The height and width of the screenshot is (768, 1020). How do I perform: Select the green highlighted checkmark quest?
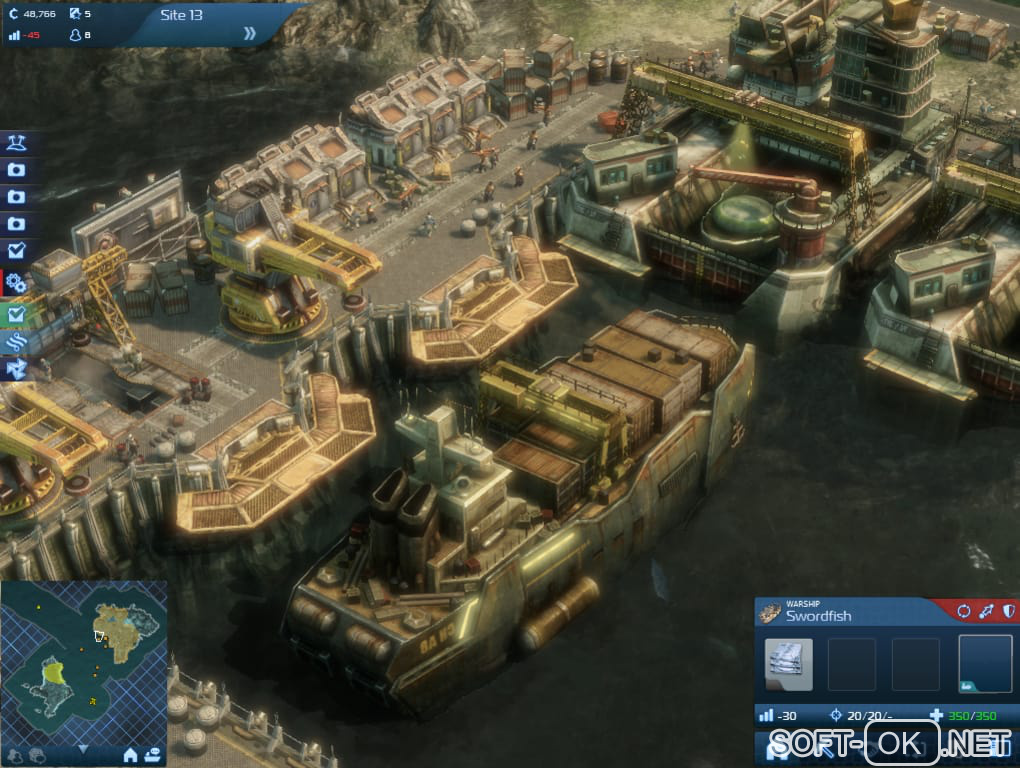(x=16, y=314)
